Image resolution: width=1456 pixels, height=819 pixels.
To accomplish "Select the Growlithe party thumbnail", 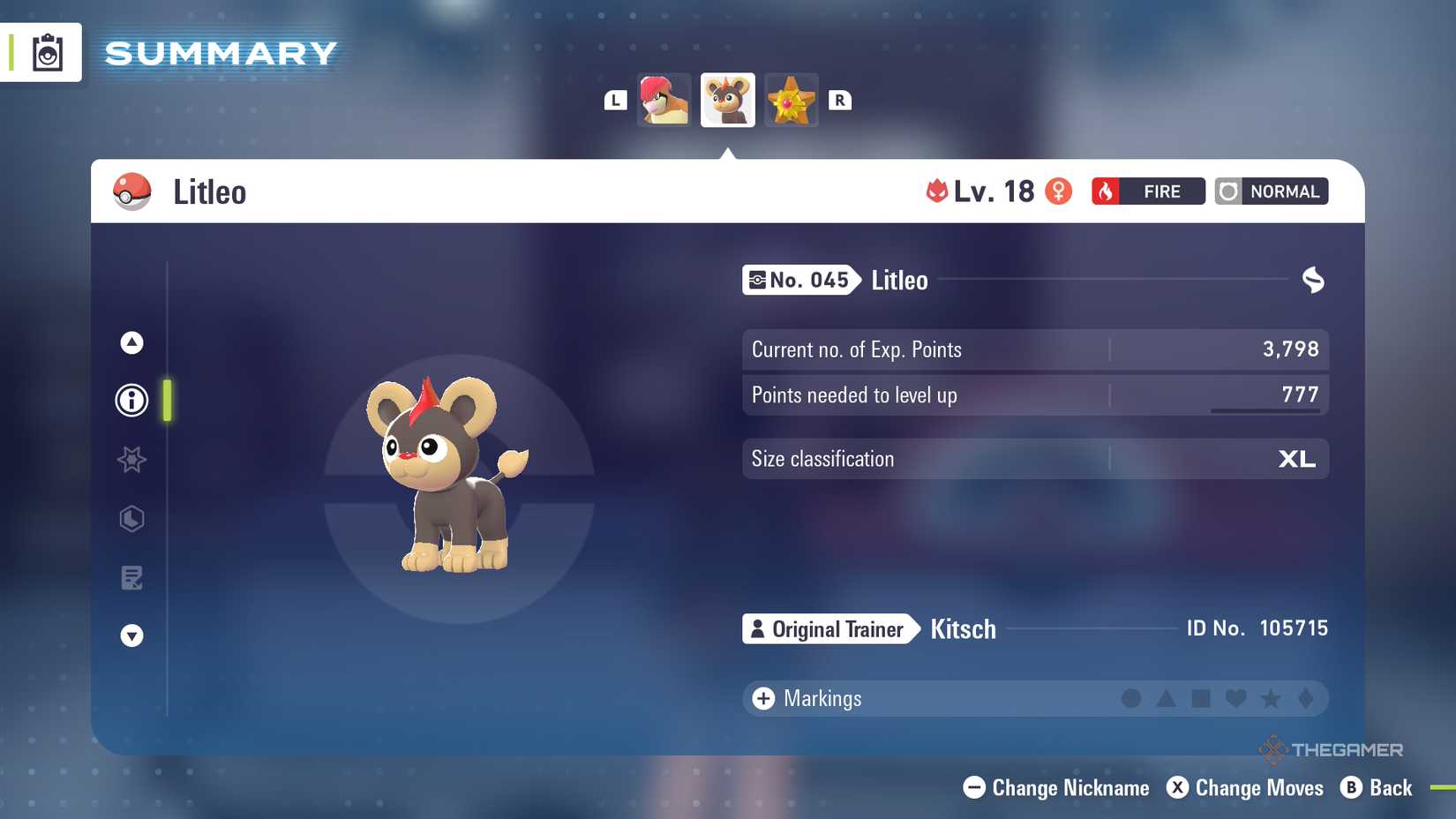I will 663,99.
